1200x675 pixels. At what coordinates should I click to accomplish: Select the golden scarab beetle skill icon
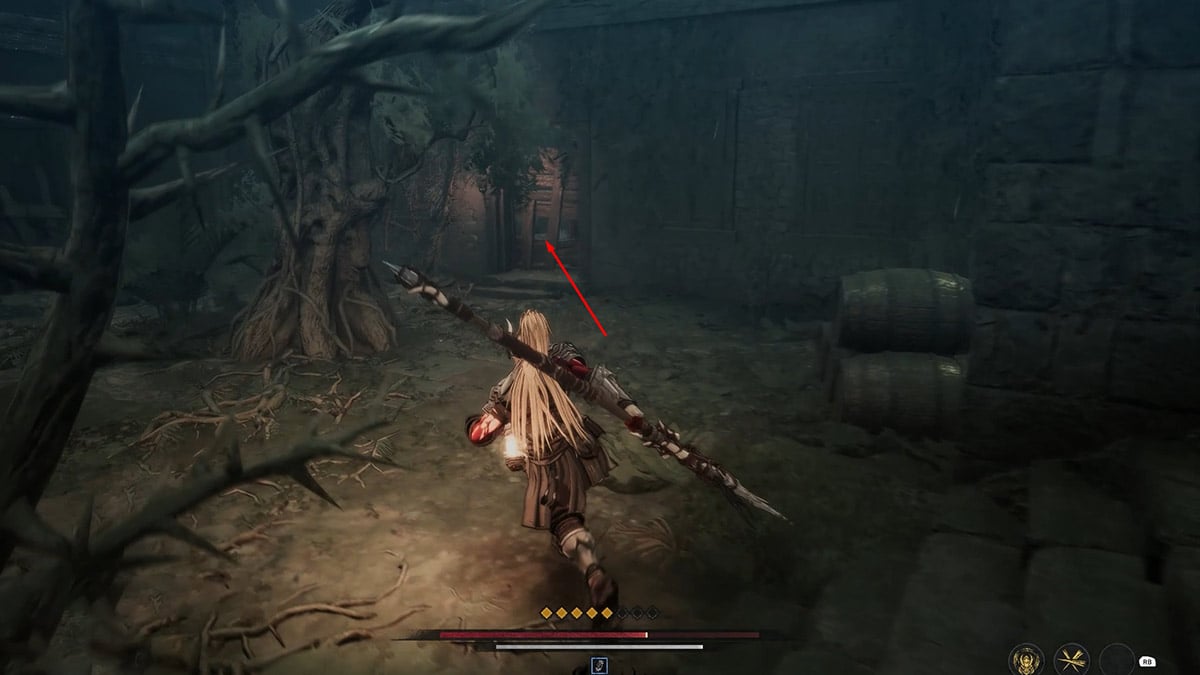pos(1027,660)
